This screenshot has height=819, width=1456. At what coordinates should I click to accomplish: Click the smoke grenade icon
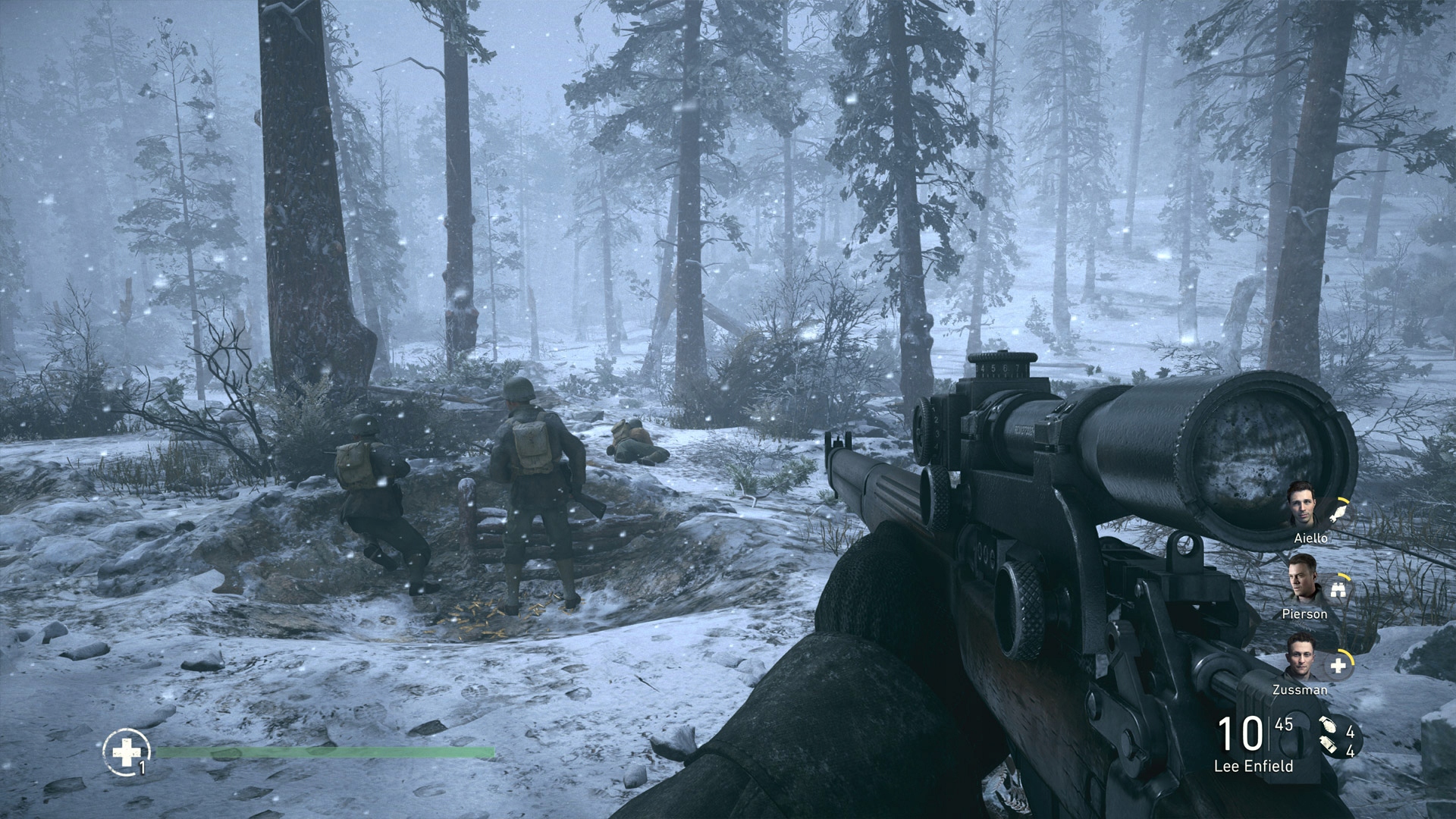(x=1326, y=745)
